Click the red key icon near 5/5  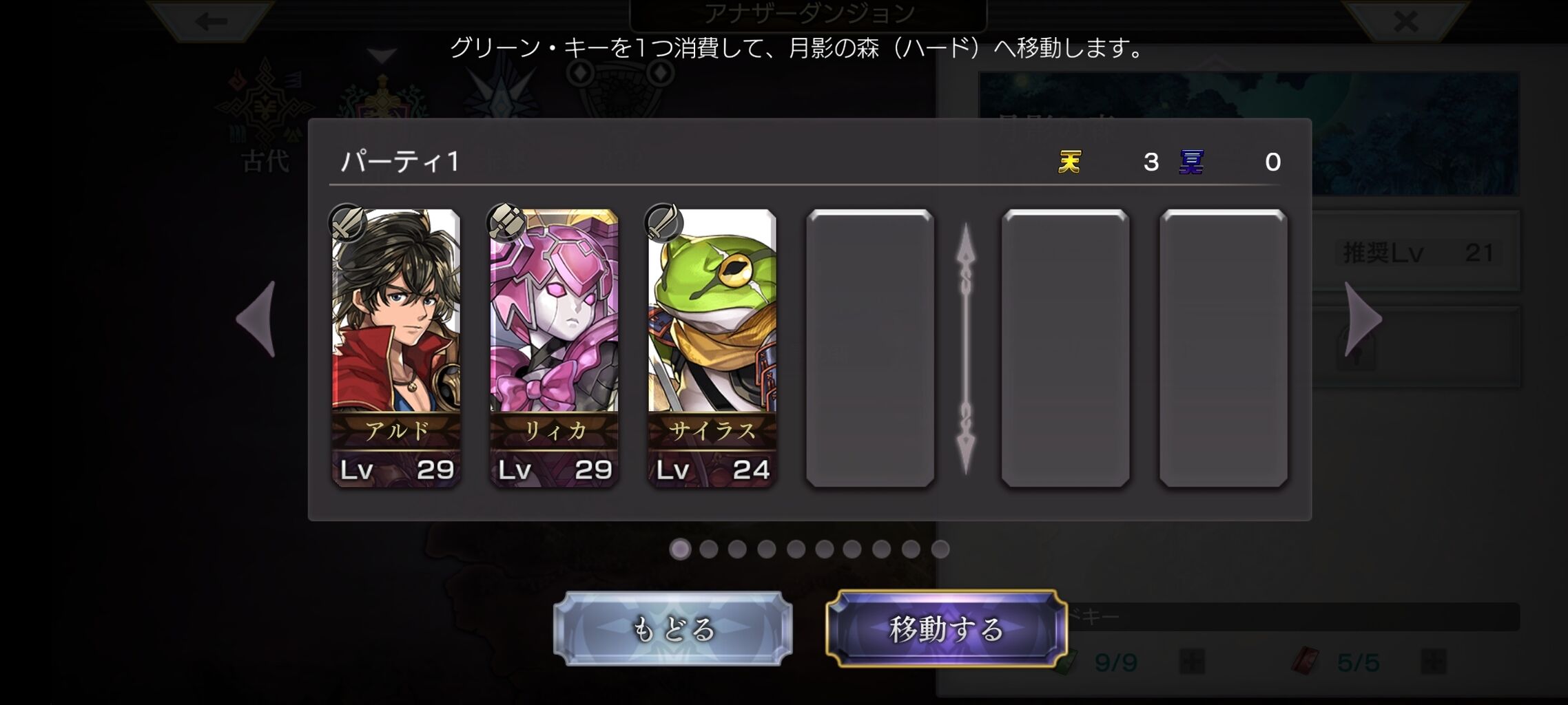[x=1304, y=660]
